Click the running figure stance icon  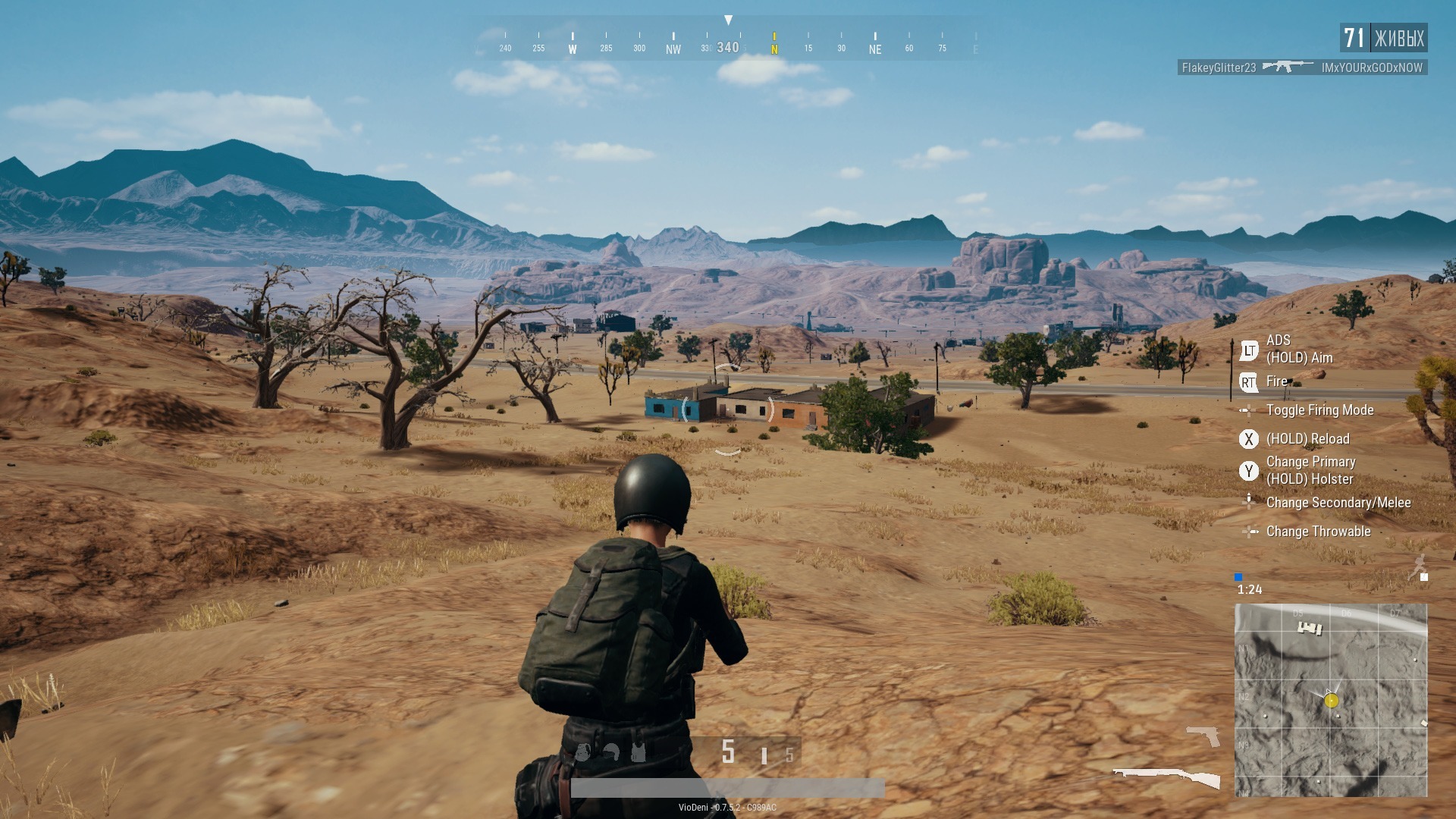tap(1417, 566)
